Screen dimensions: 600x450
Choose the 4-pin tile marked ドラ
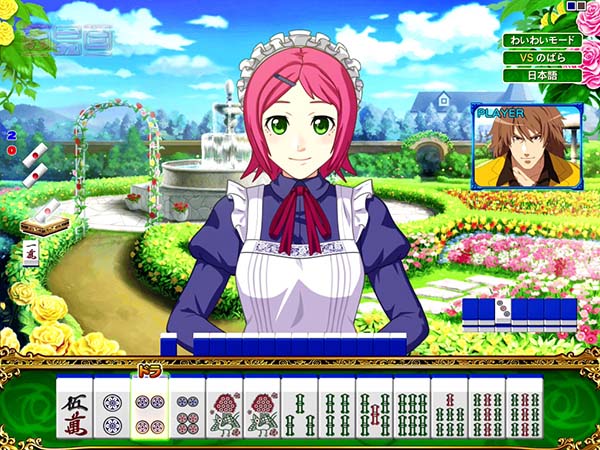click(149, 410)
